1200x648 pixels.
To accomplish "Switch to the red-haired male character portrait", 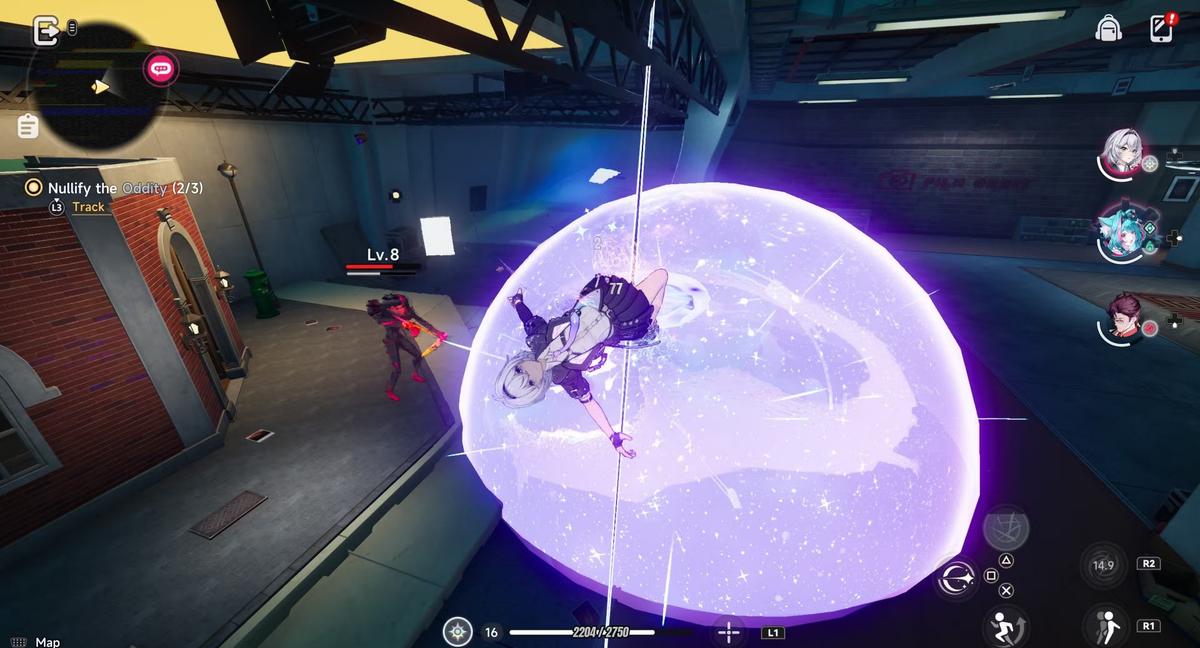I will [1121, 318].
